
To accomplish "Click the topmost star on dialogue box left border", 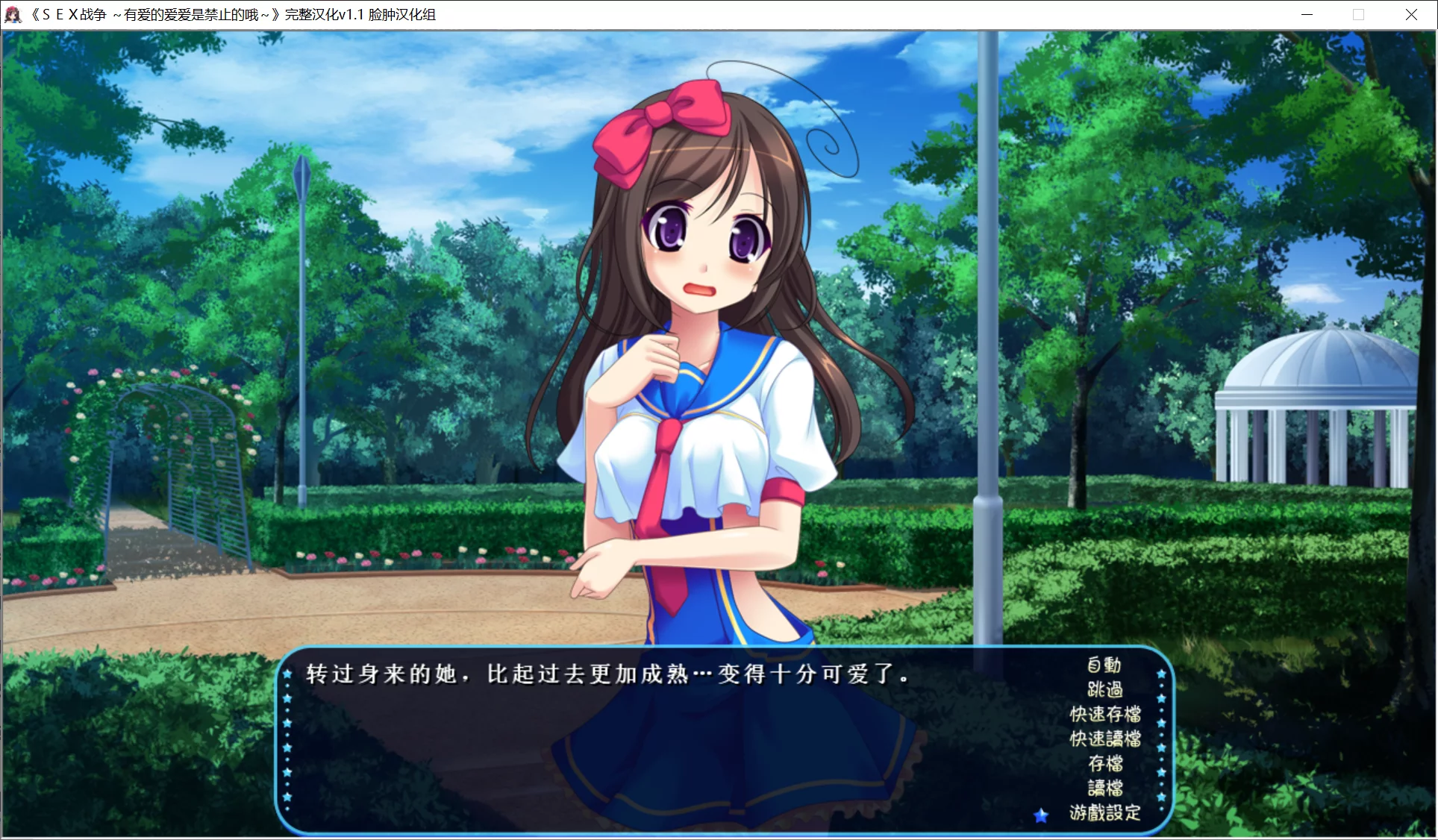I will coord(287,674).
